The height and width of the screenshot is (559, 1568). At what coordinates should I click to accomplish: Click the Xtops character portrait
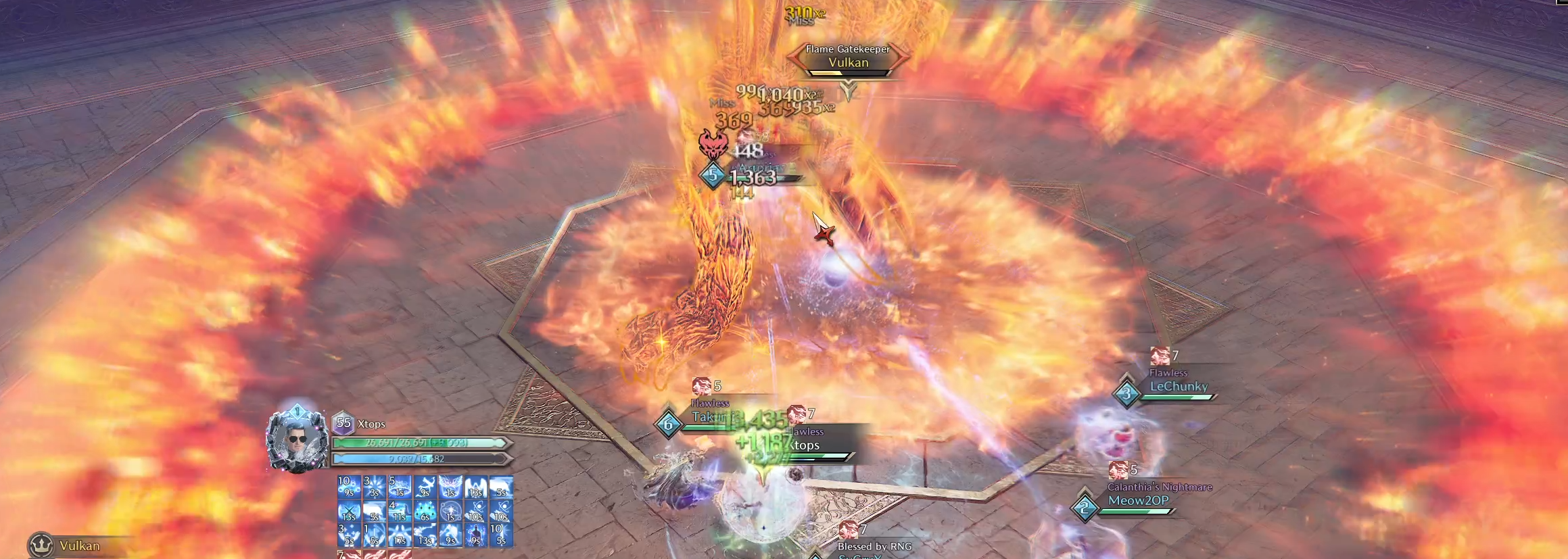point(297,440)
